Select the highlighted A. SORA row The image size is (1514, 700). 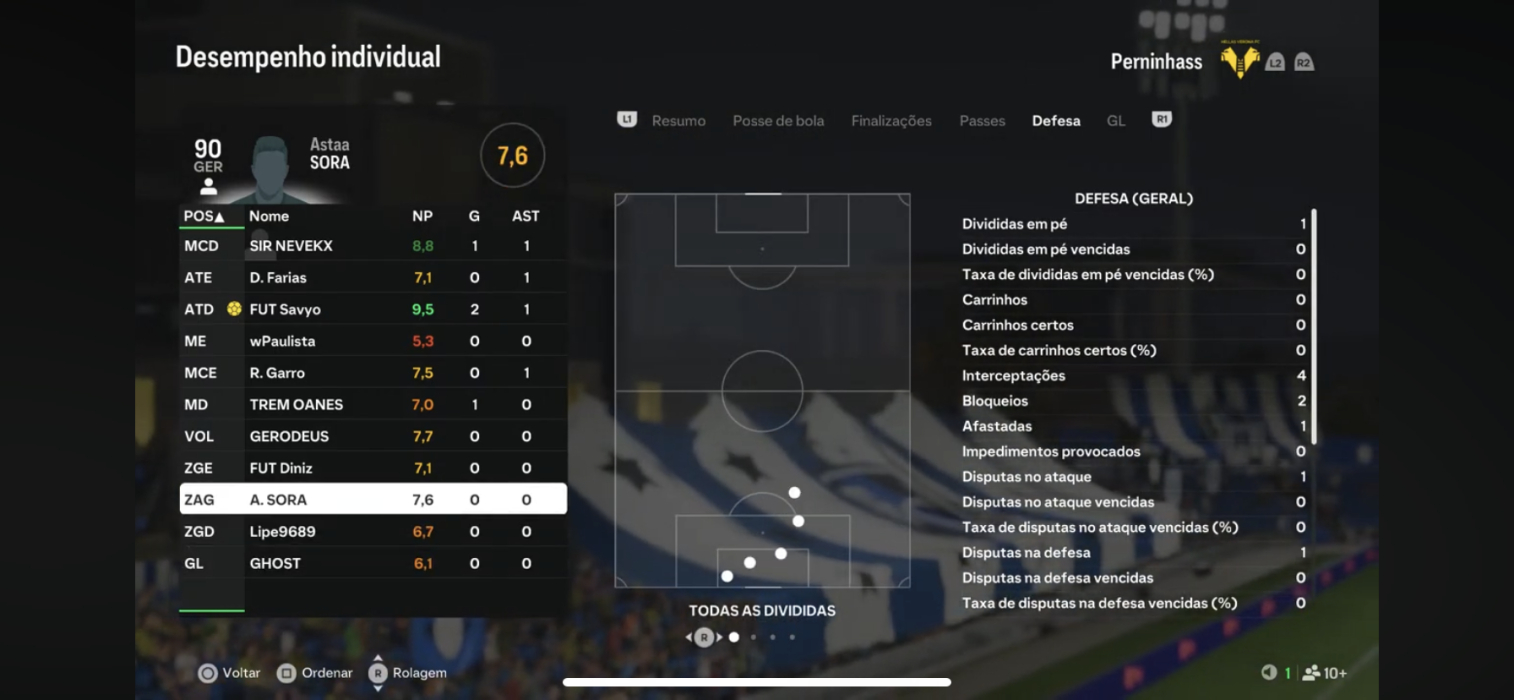(372, 500)
